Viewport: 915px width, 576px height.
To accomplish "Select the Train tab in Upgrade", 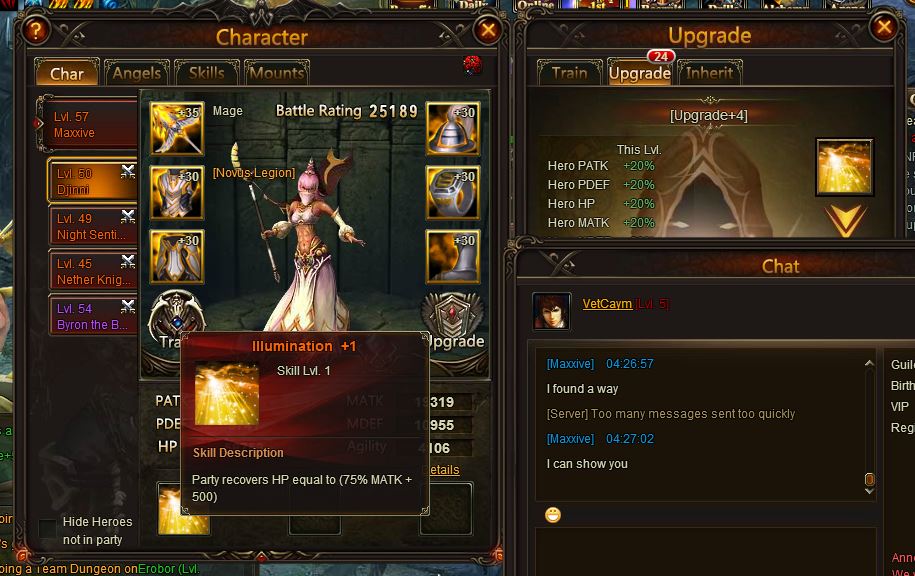I will pos(569,73).
